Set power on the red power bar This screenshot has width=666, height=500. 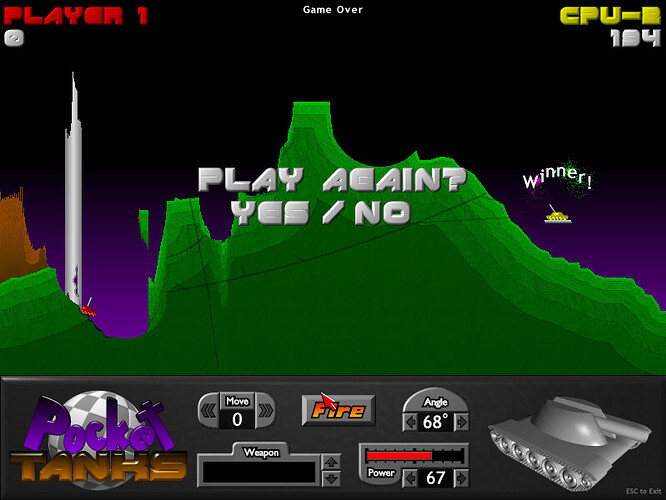pyautogui.click(x=414, y=455)
